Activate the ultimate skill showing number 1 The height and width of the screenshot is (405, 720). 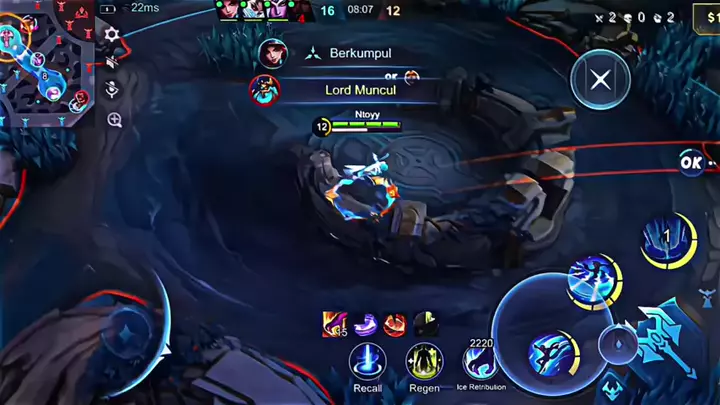[670, 241]
